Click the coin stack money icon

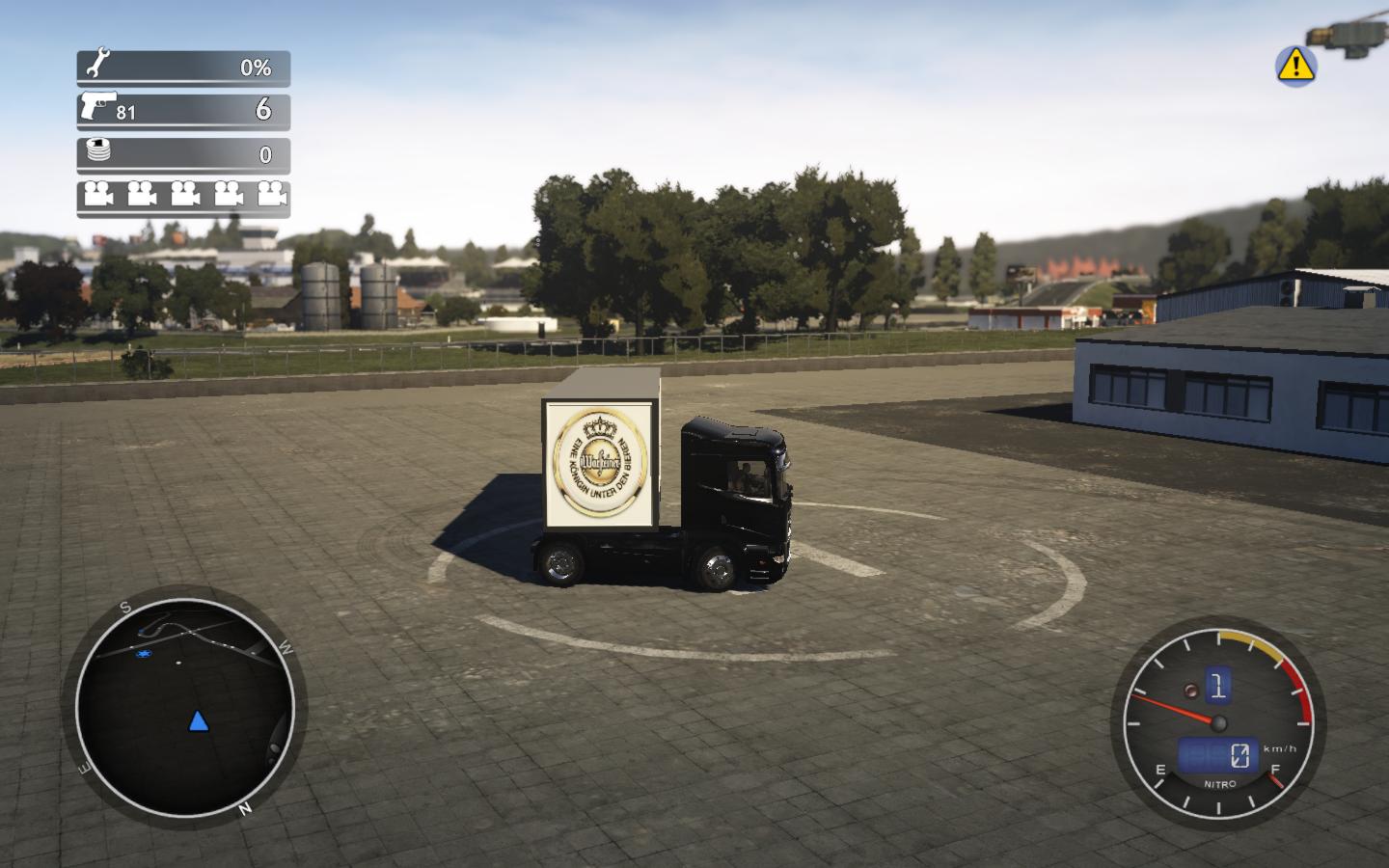tap(98, 150)
